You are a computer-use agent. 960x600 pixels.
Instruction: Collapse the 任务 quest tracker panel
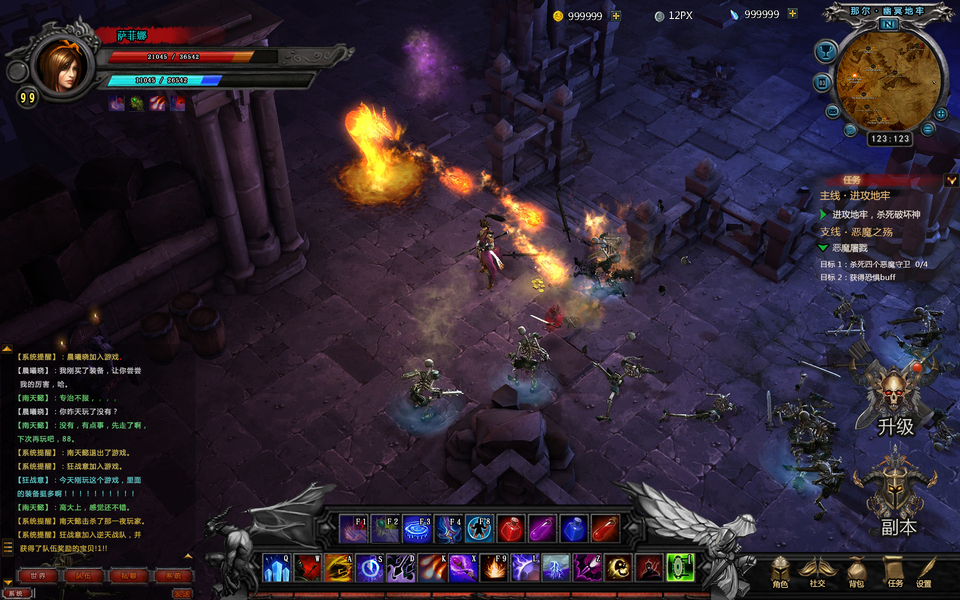(950, 180)
